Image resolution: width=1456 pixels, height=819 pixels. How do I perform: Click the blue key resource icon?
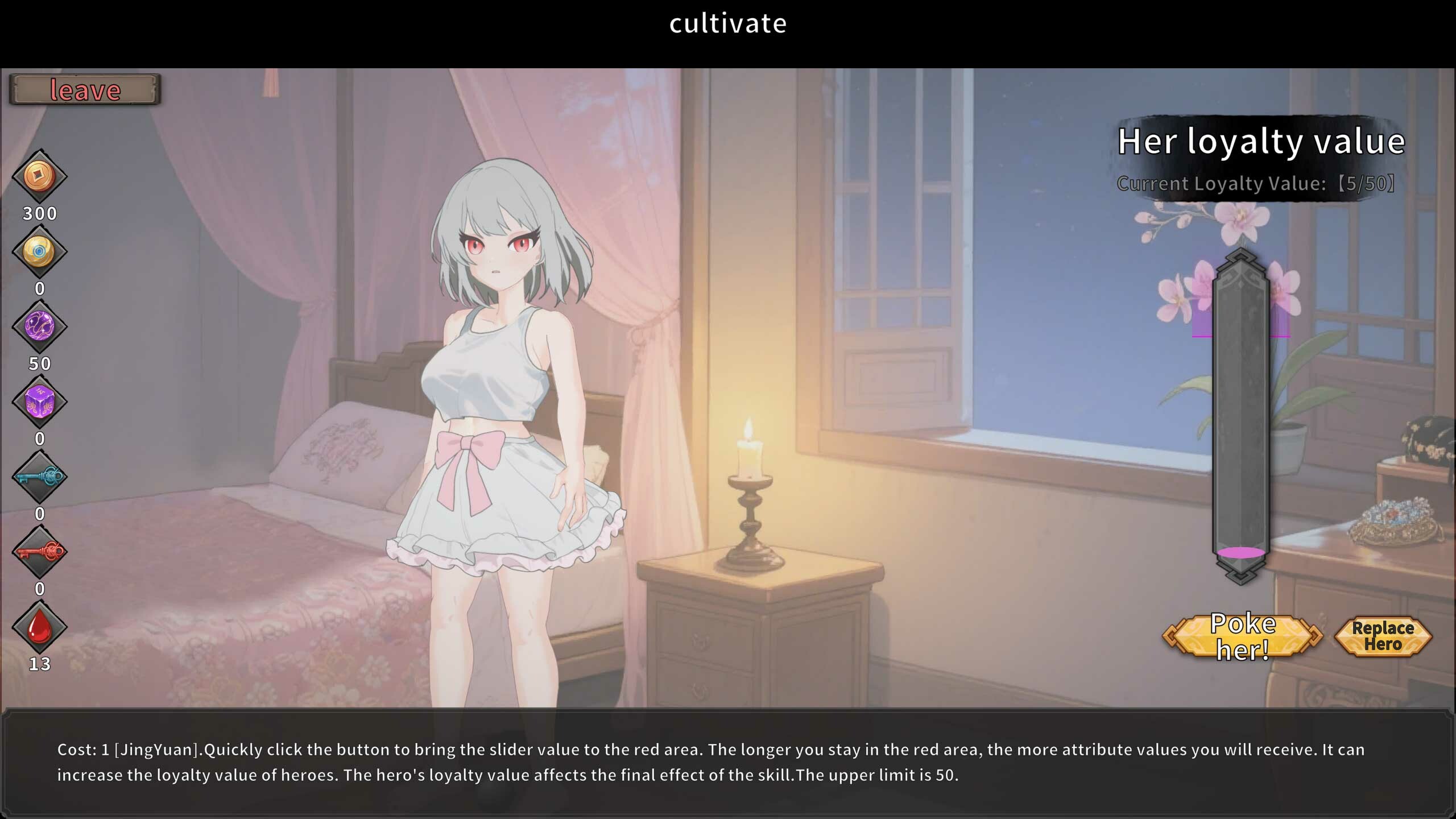point(39,478)
